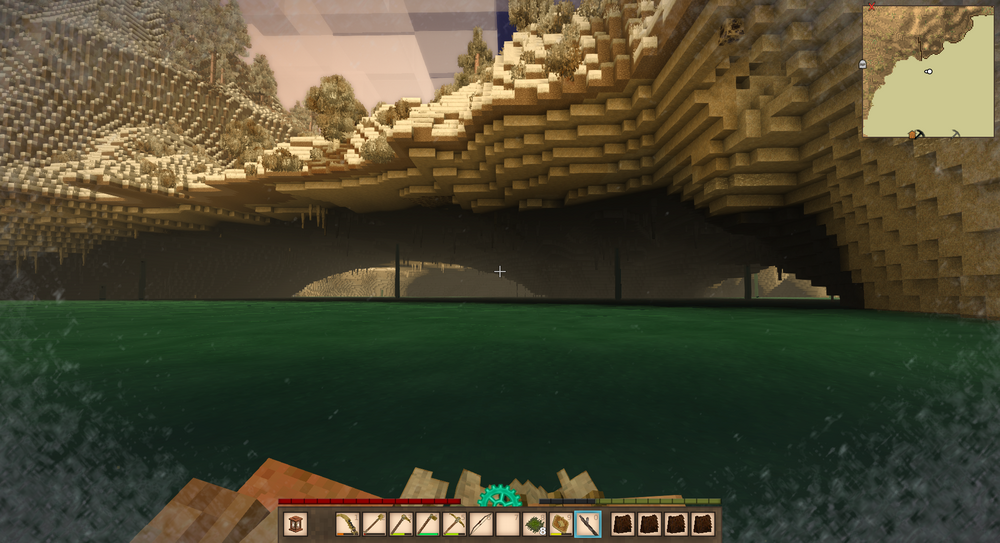Select the green item stack of 8
Viewport: 1000px width, 543px height.
[535, 524]
